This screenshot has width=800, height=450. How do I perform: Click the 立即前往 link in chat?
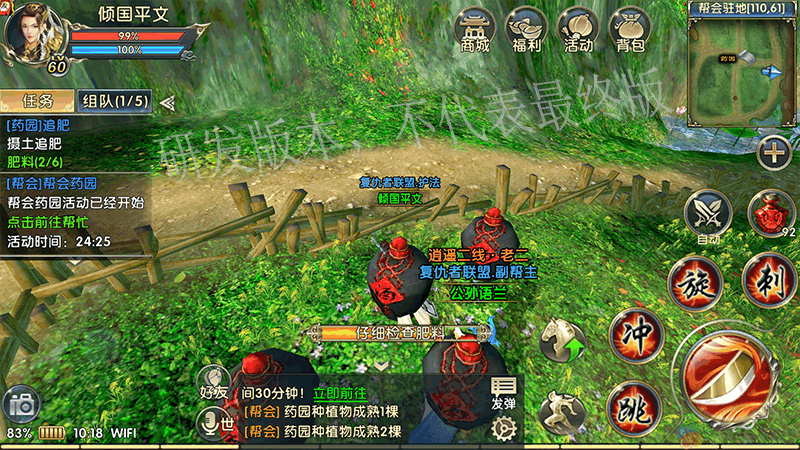click(x=340, y=395)
